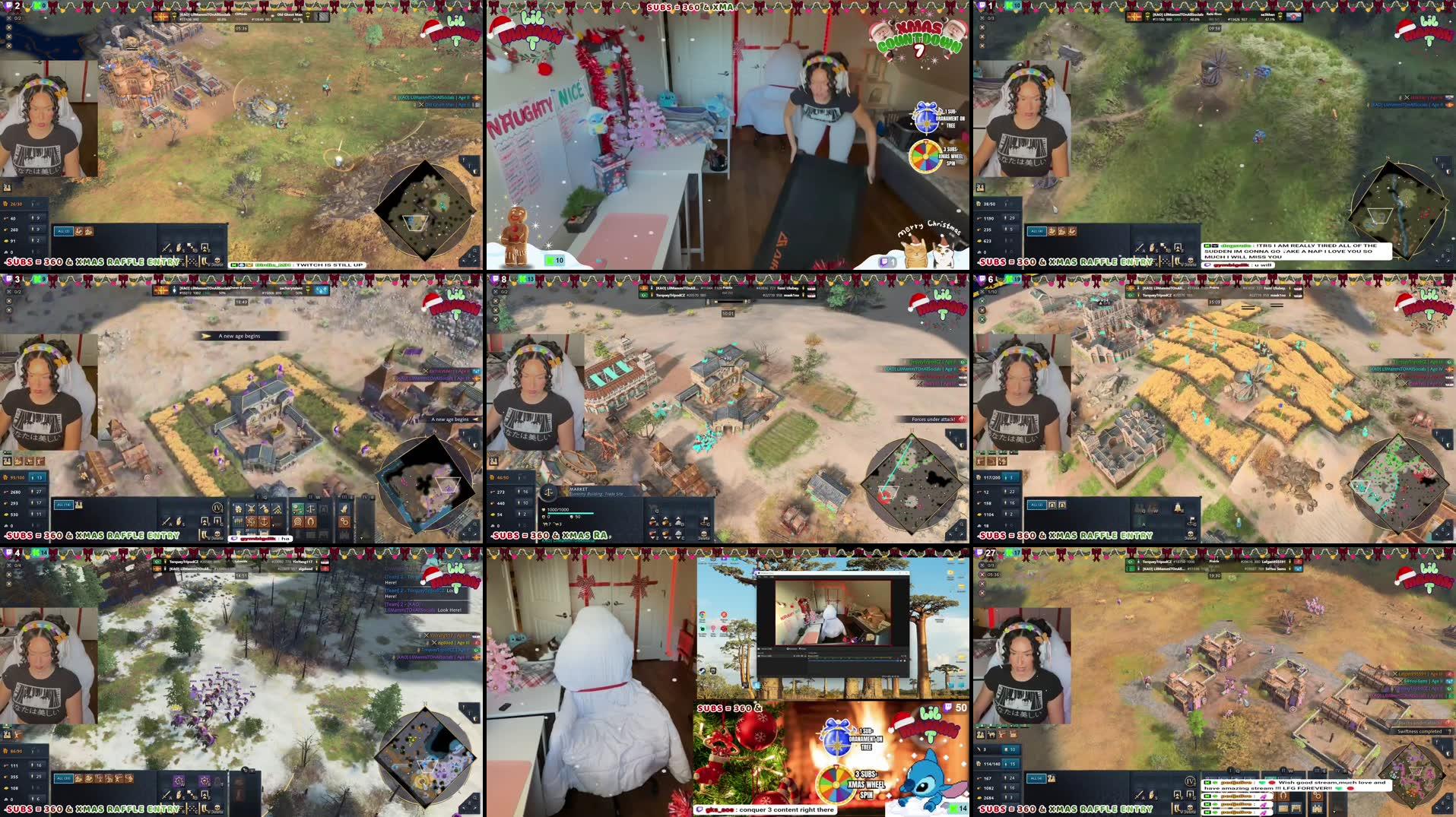Viewport: 1456px width, 817px height.
Task: Click the chevron above the buy-stone icon
Action: pyautogui.click(x=678, y=518)
